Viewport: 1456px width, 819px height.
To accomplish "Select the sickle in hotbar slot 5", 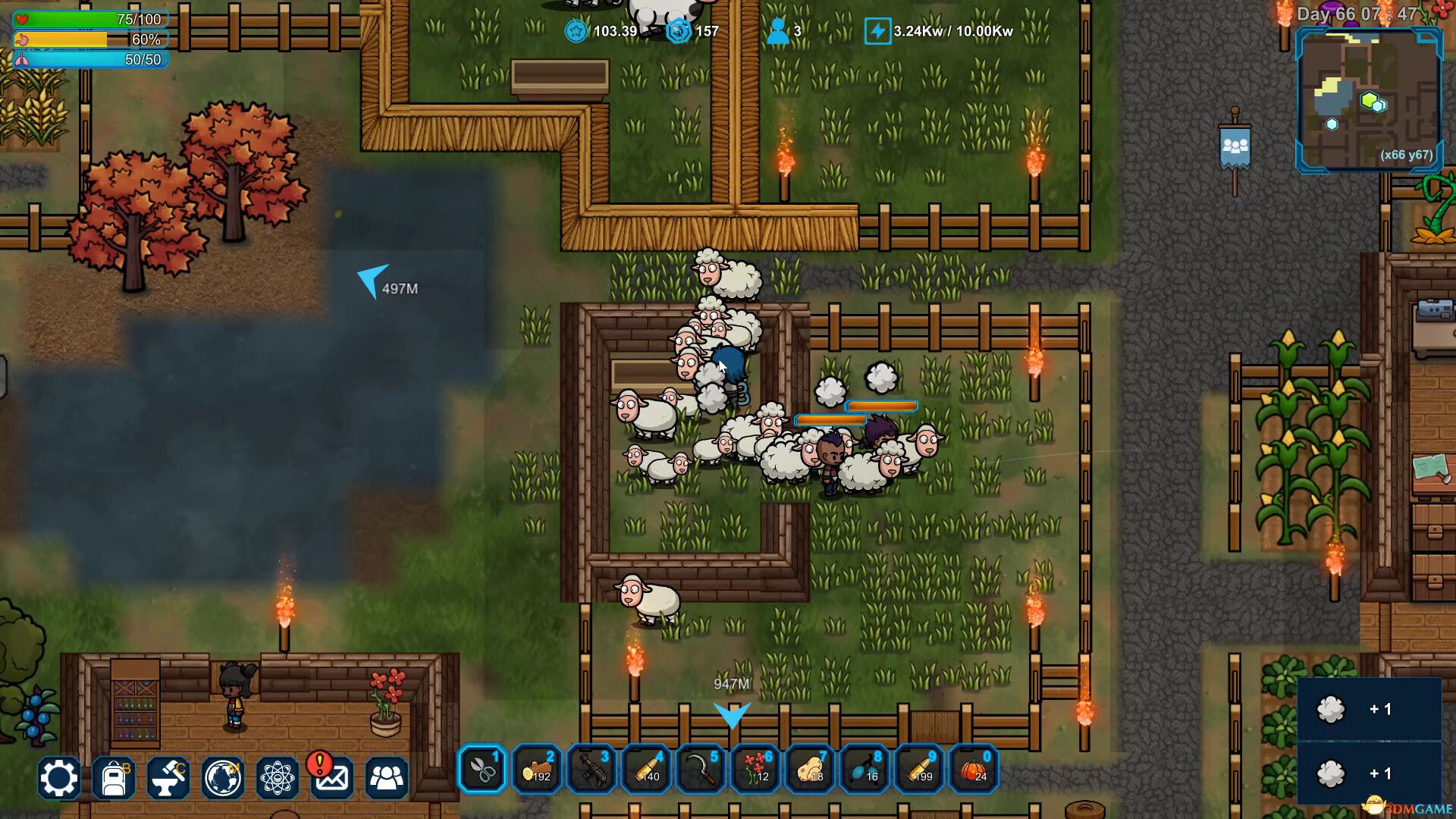I will point(701,772).
